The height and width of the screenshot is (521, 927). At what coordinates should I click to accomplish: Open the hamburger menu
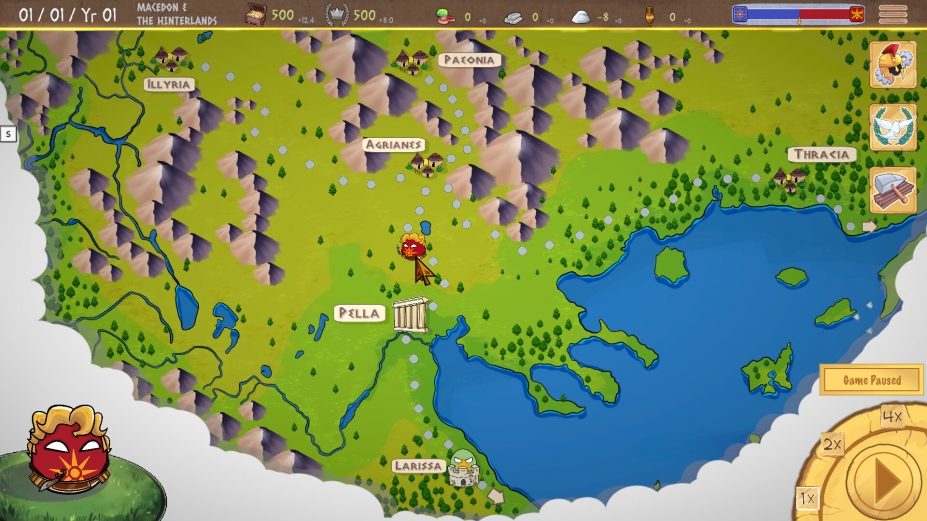tap(893, 14)
